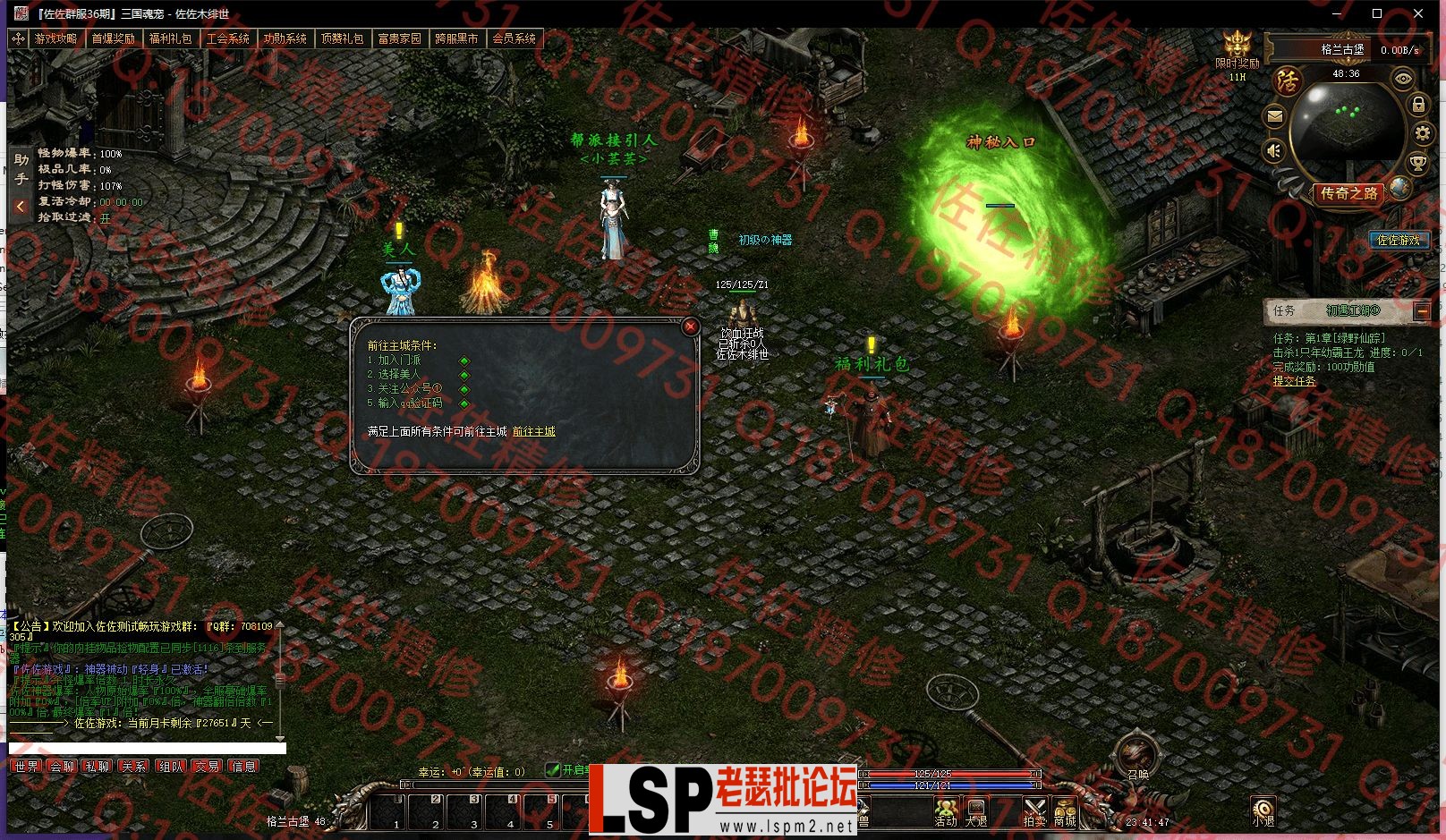Switch chat to the 组队 team channel
The image size is (1446, 840).
171,767
